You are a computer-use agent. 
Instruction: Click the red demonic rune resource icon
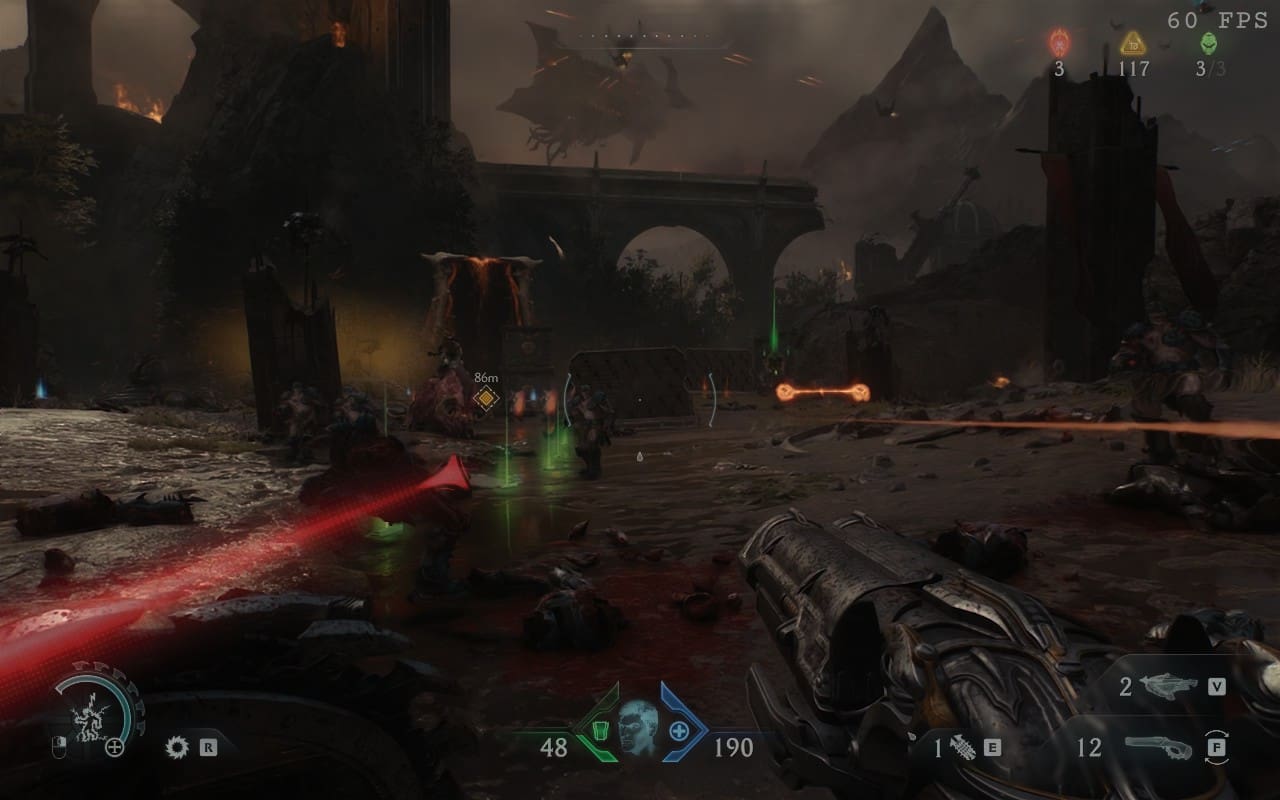1059,43
